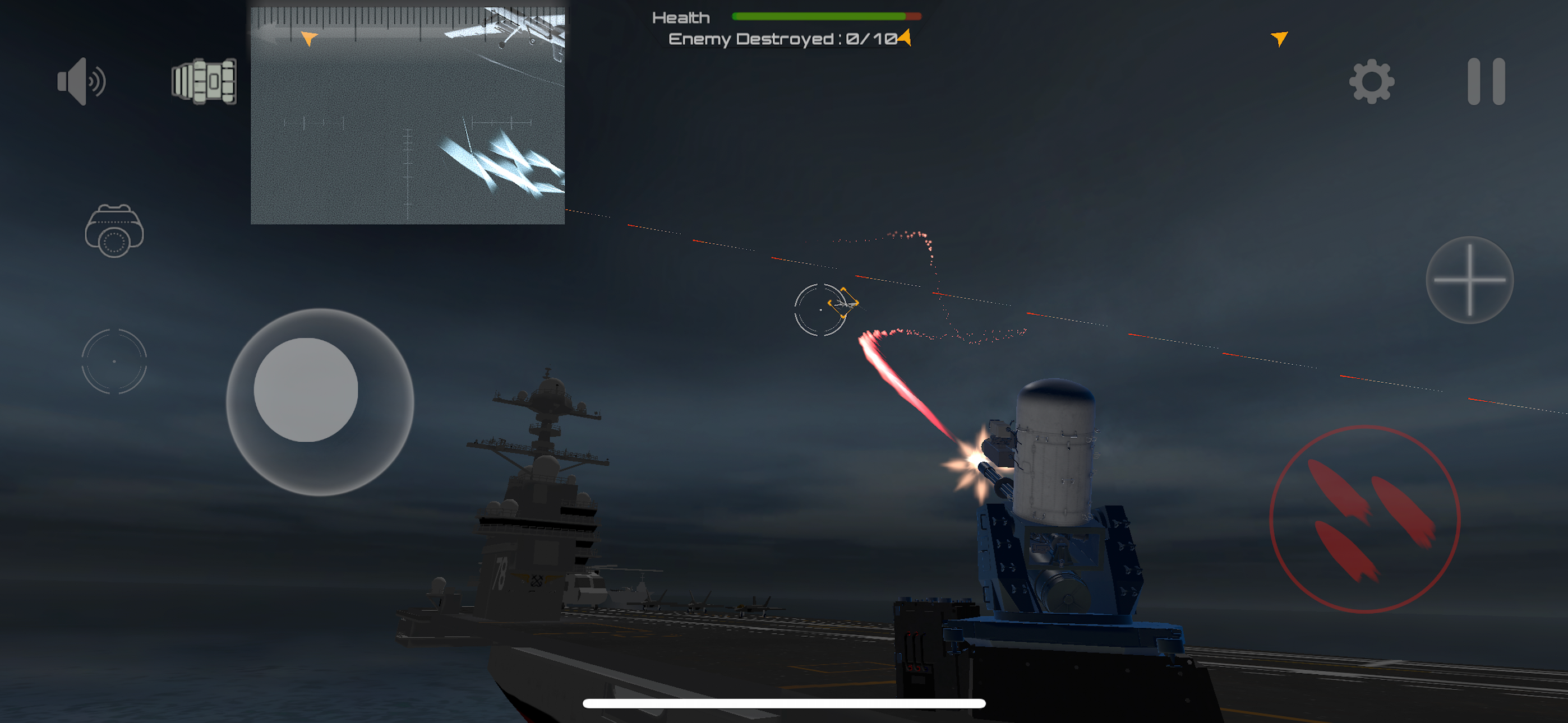This screenshot has width=1568, height=723.
Task: Tap the orange arrow beside the minimap
Action: tap(310, 38)
